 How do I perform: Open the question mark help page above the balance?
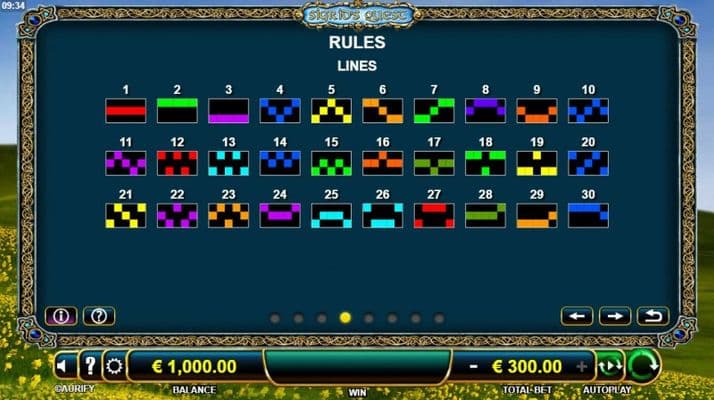tap(98, 316)
